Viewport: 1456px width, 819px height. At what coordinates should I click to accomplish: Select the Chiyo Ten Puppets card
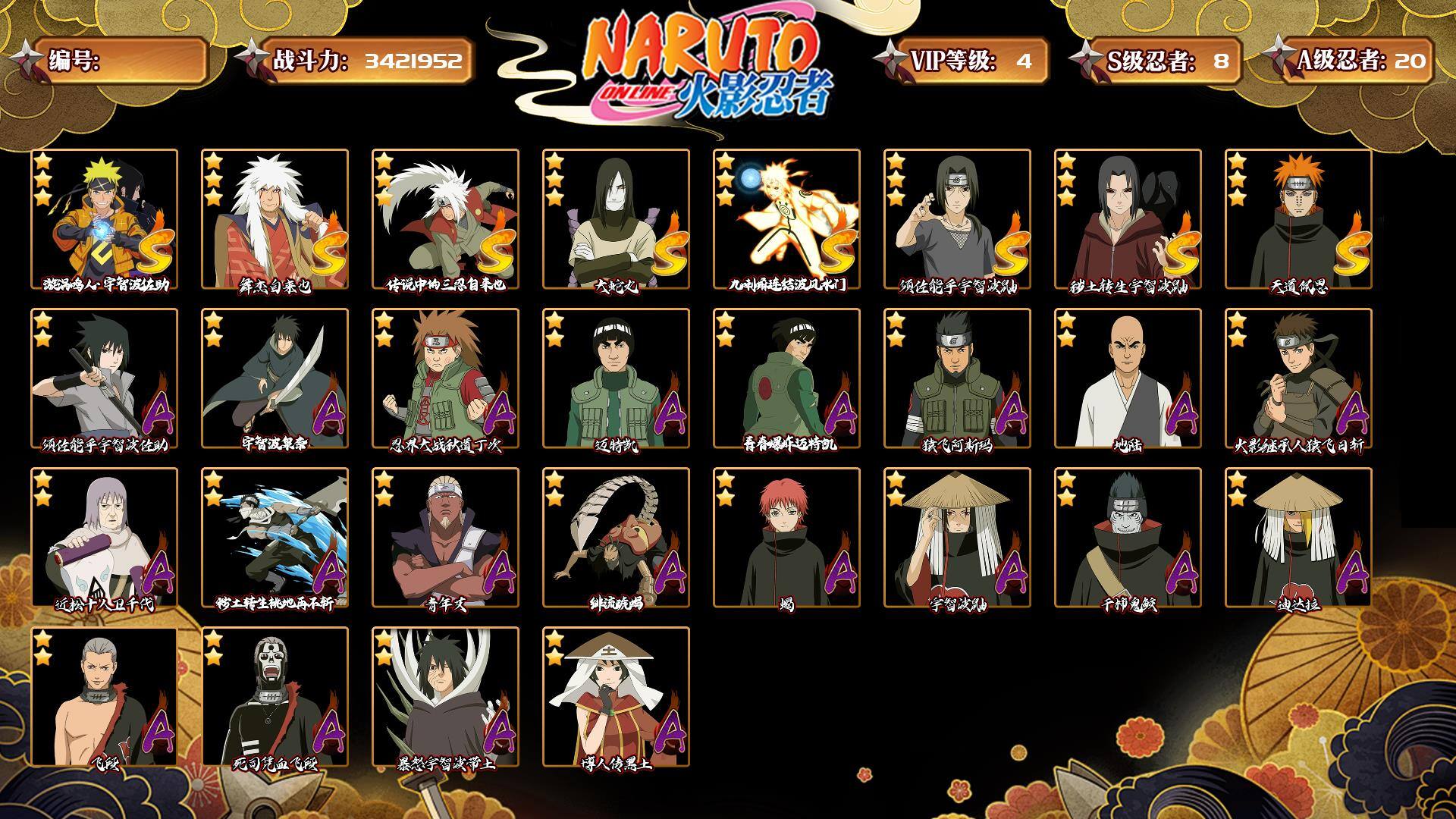coord(104,538)
